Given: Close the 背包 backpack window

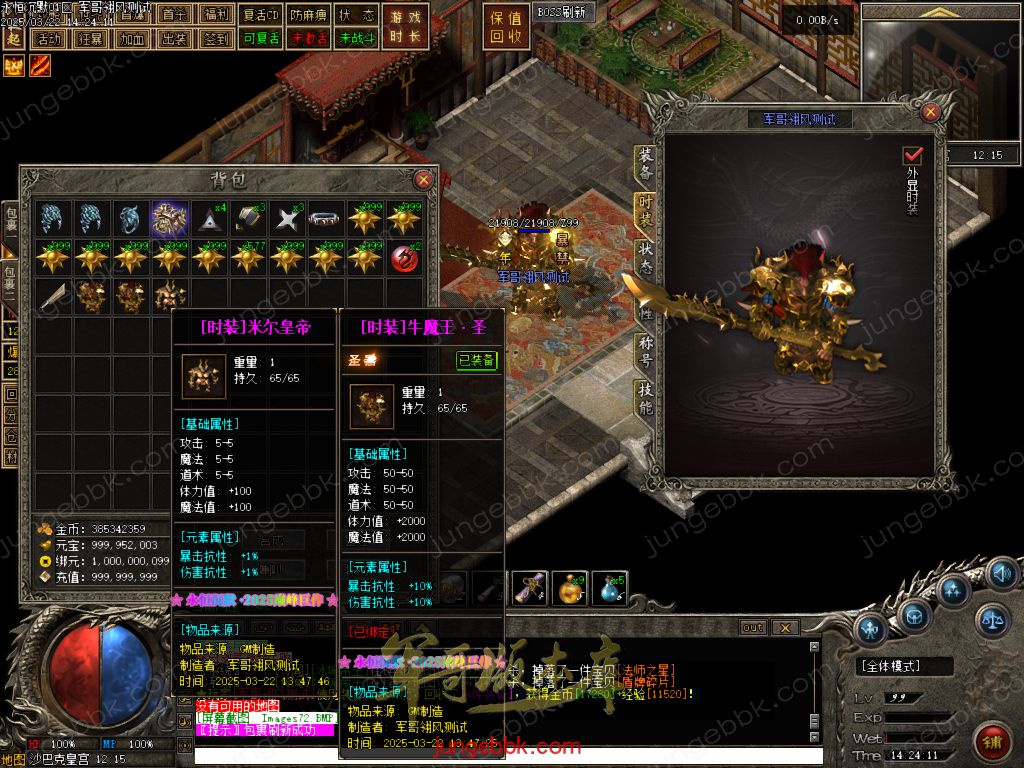Looking at the screenshot, I should coord(424,180).
